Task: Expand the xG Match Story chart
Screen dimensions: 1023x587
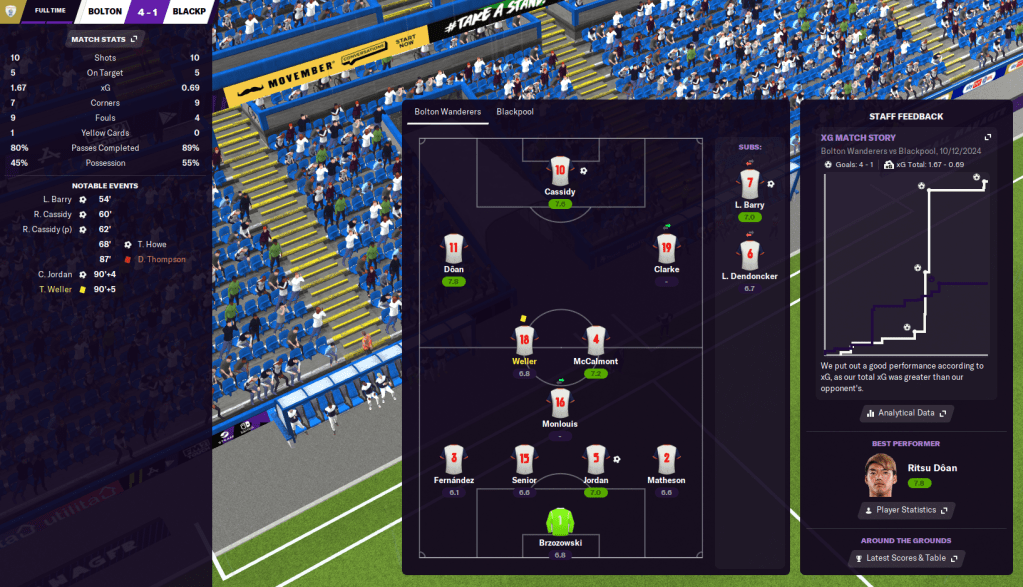Action: click(988, 137)
